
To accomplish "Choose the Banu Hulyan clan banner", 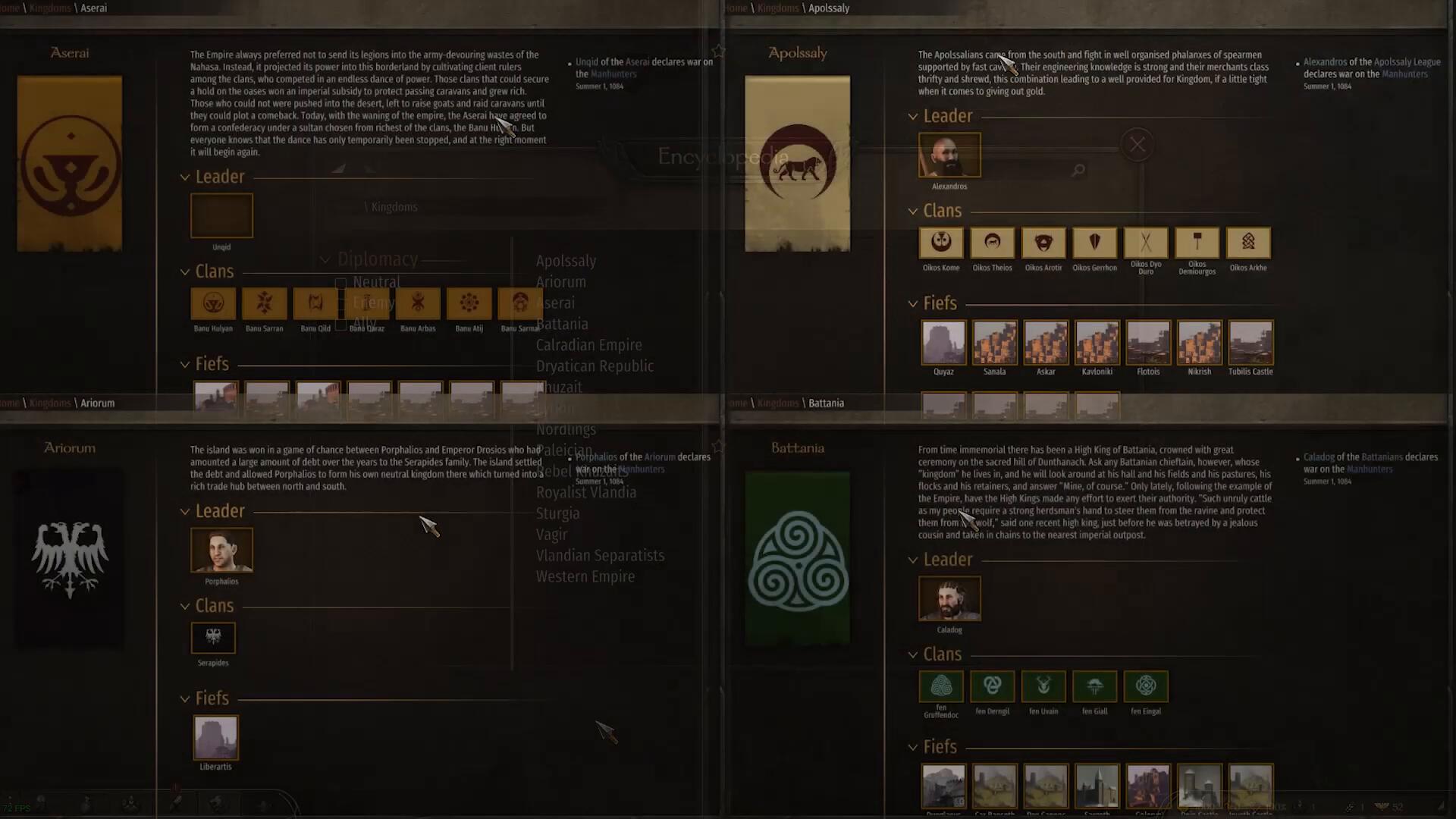I will pos(213,303).
